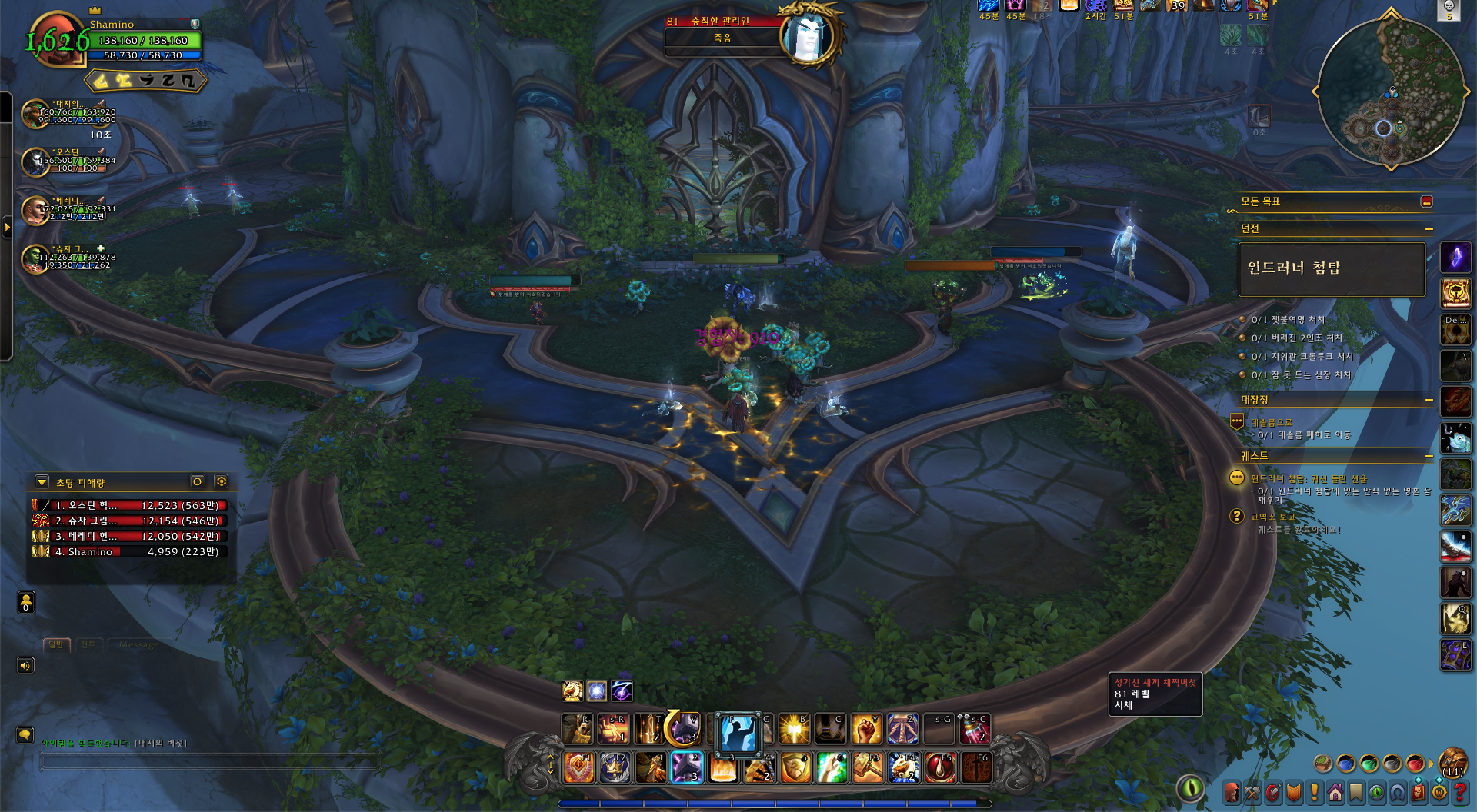This screenshot has width=1477, height=812.
Task: Collapse the 모든 목표 objective tracker
Action: [1426, 201]
